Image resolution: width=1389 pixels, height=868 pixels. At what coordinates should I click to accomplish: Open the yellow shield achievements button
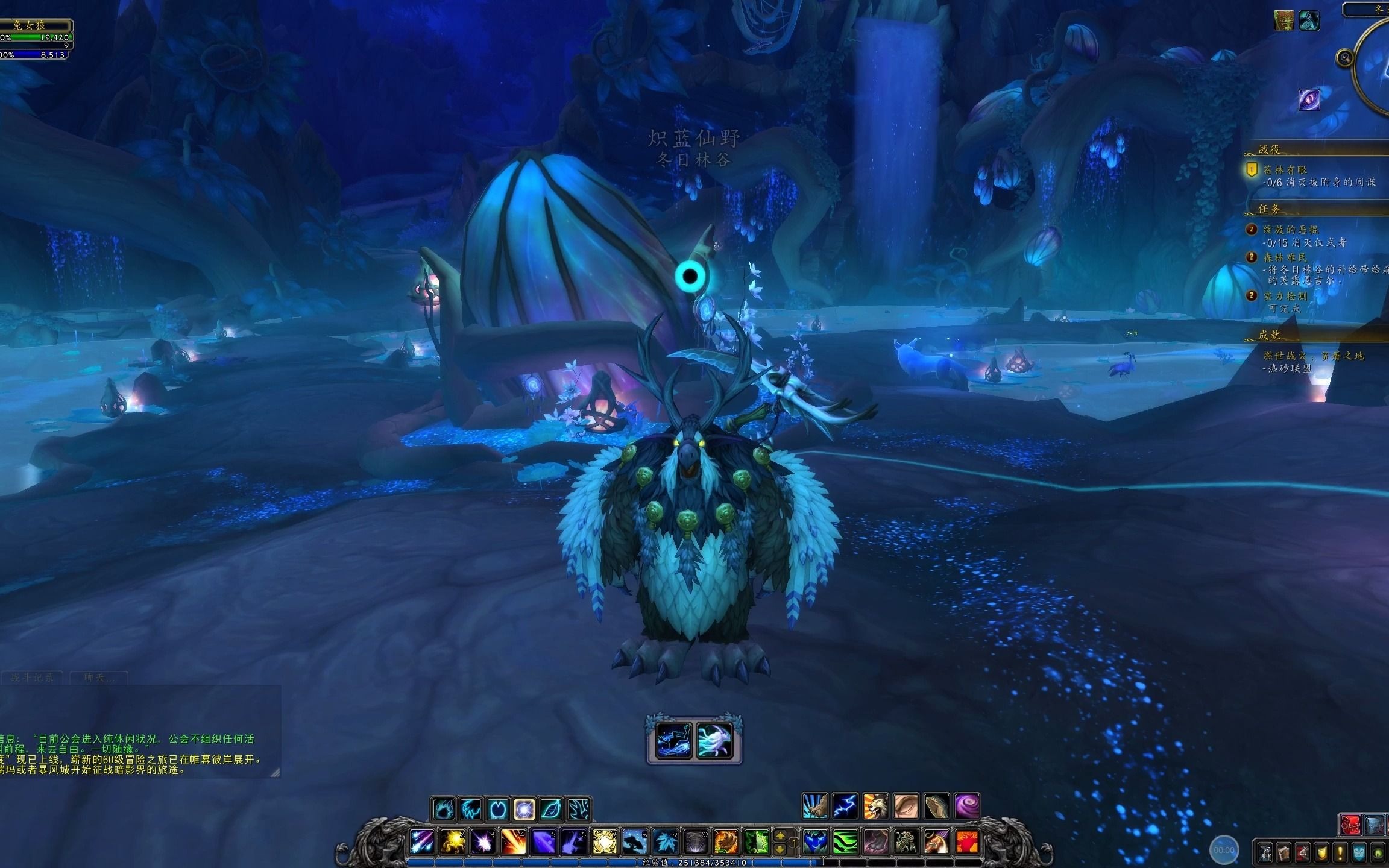click(x=1321, y=853)
